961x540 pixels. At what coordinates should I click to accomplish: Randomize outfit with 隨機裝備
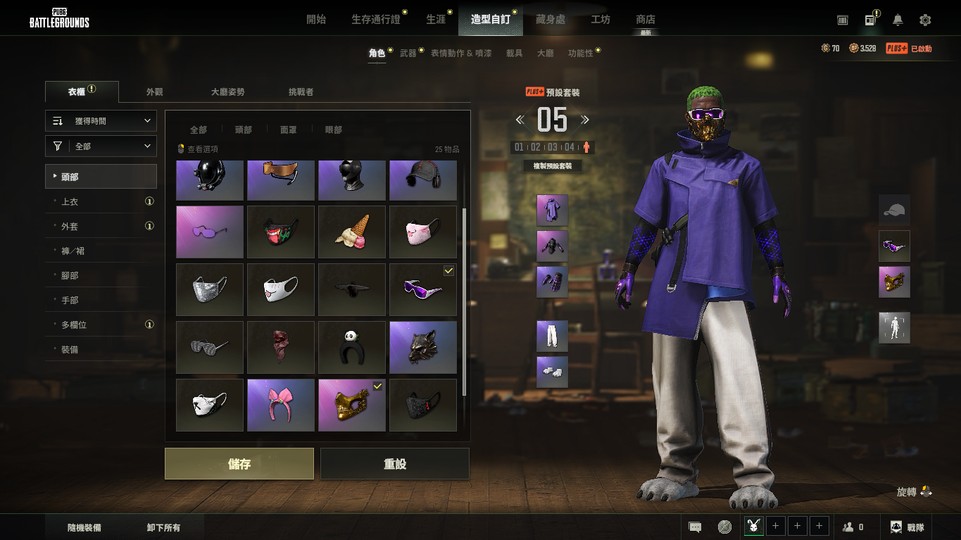tap(84, 527)
